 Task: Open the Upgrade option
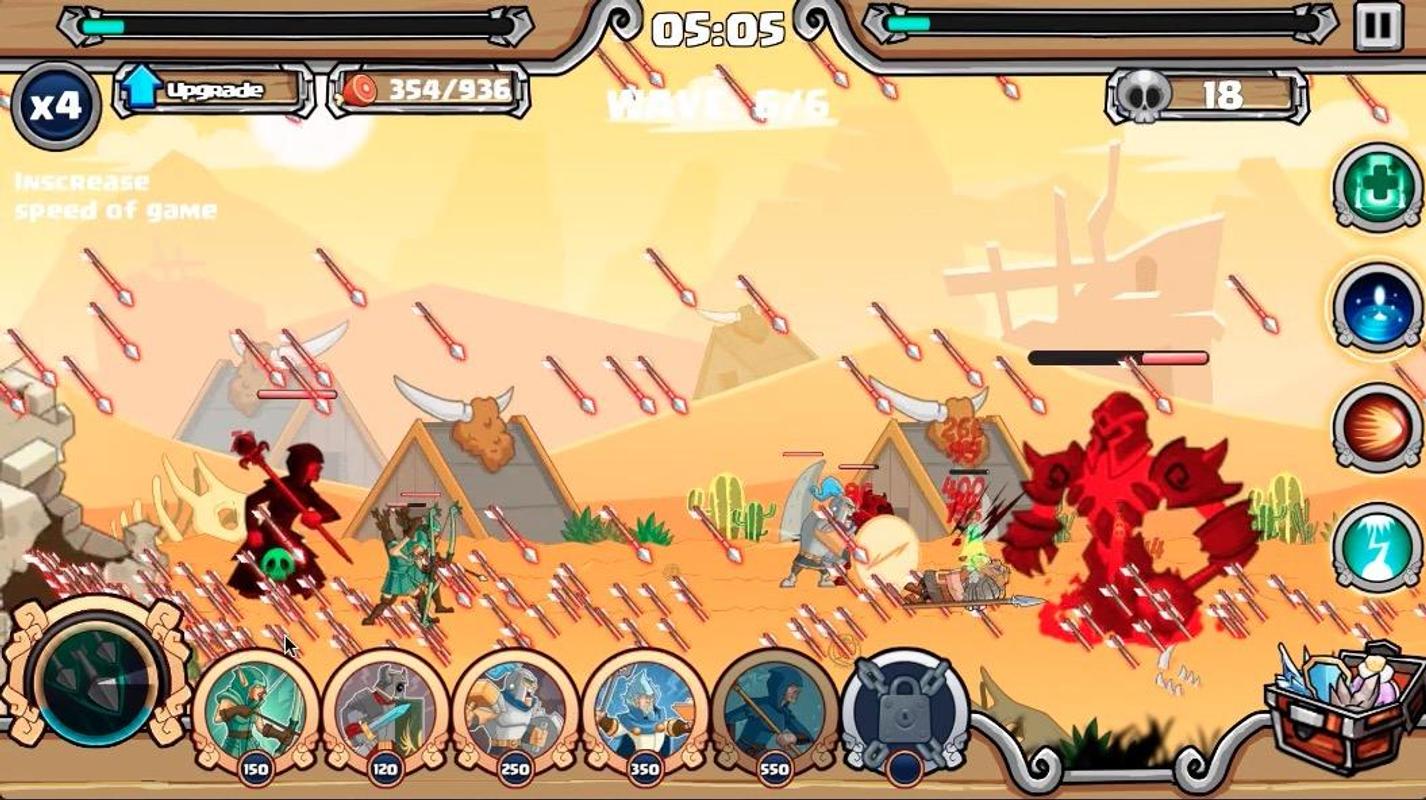[213, 91]
